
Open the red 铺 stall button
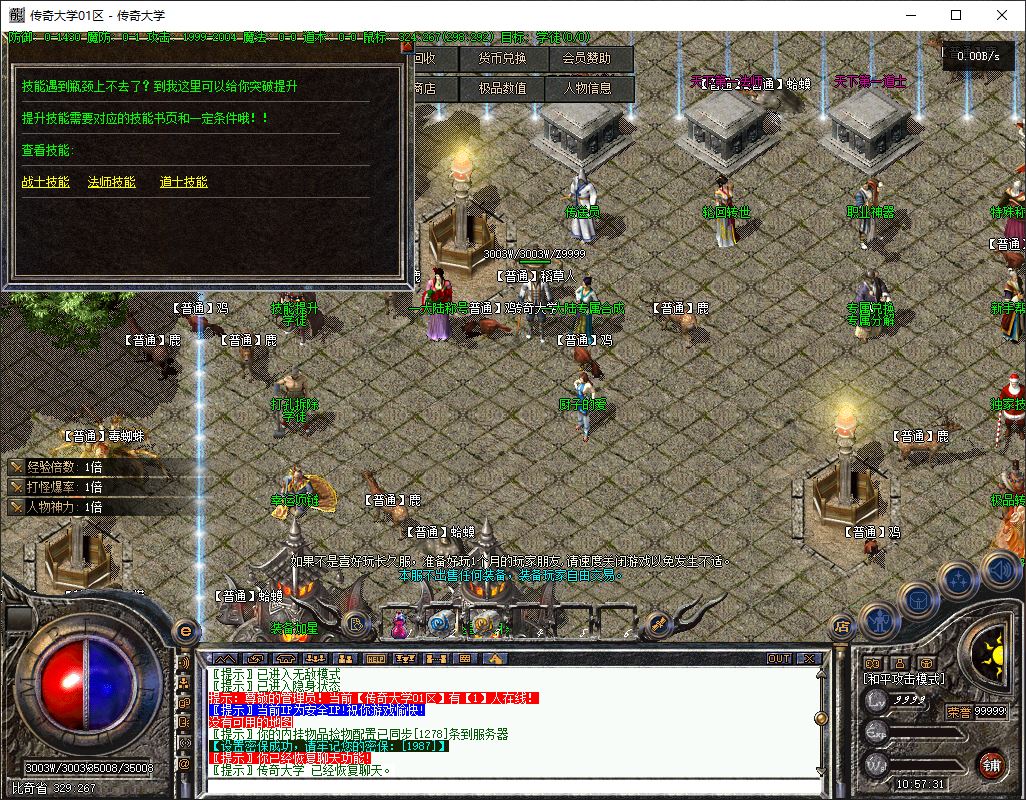991,764
